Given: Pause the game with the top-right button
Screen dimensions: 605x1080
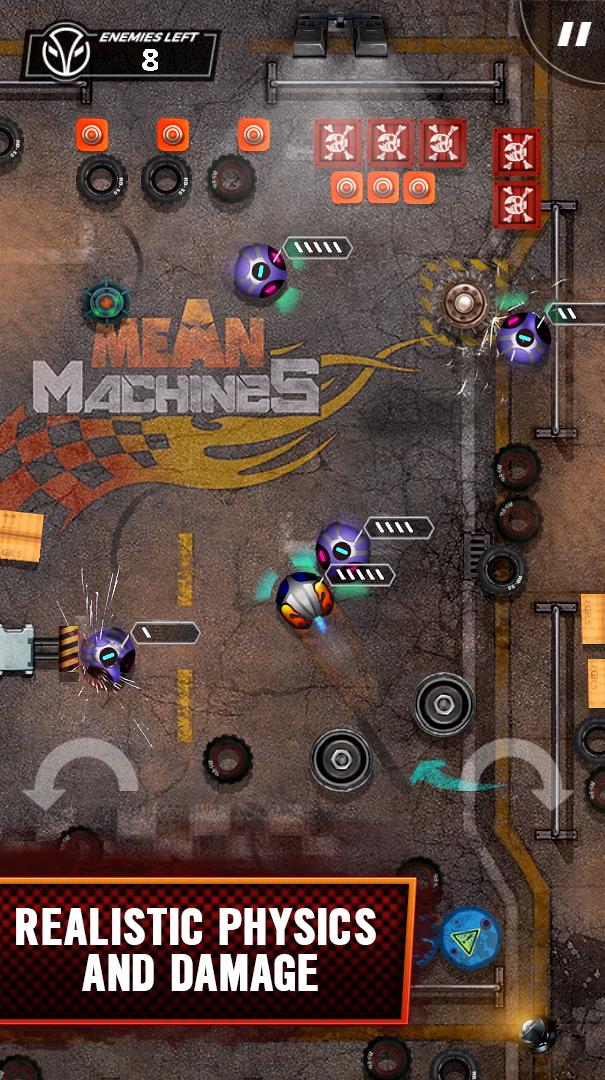Looking at the screenshot, I should (x=574, y=35).
